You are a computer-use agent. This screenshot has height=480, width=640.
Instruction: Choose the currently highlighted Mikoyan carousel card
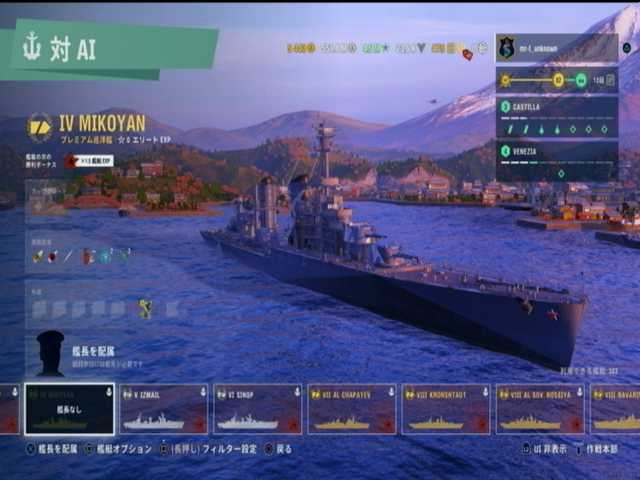pyautogui.click(x=69, y=409)
